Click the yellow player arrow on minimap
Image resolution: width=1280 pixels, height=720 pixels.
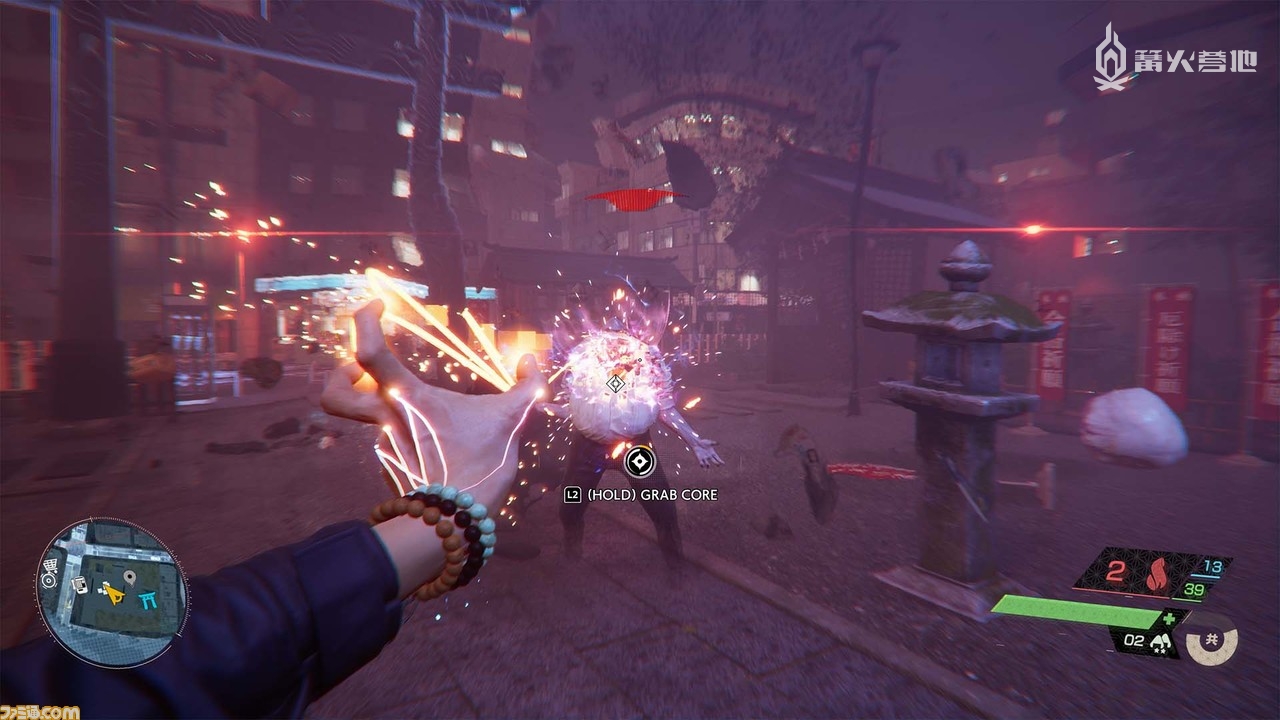point(114,597)
